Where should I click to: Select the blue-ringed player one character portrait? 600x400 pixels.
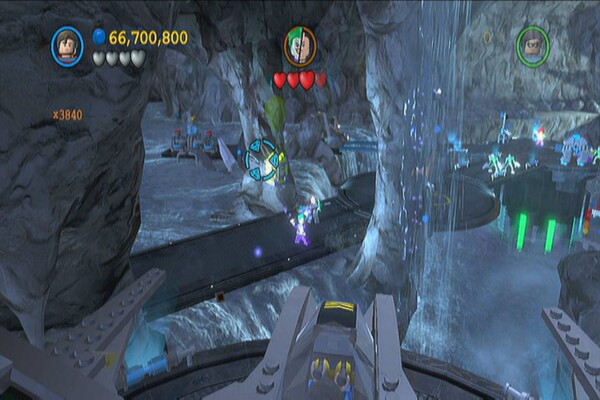67,44
